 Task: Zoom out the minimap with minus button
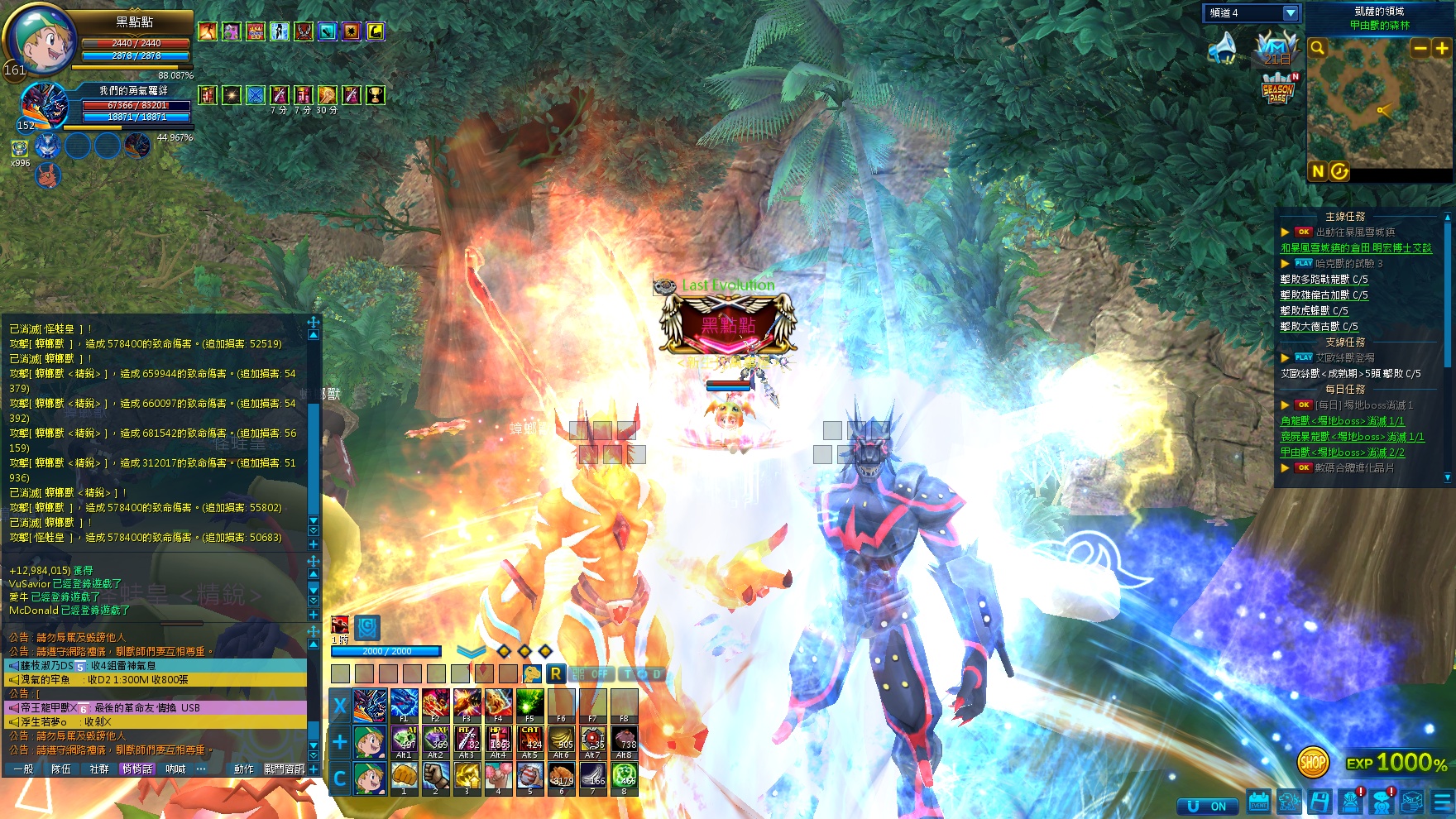pos(1420,49)
